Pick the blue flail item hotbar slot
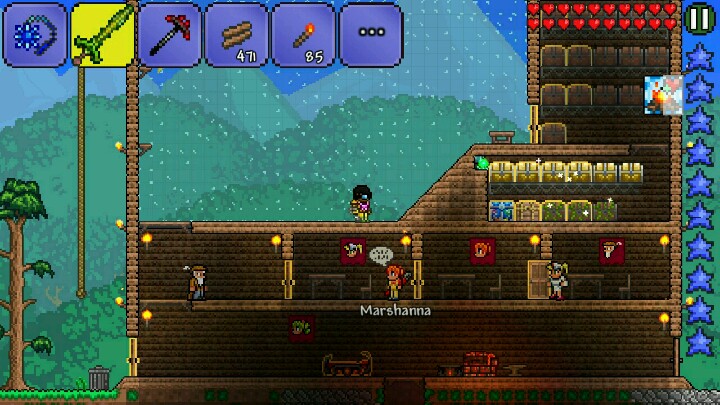 [x=34, y=34]
